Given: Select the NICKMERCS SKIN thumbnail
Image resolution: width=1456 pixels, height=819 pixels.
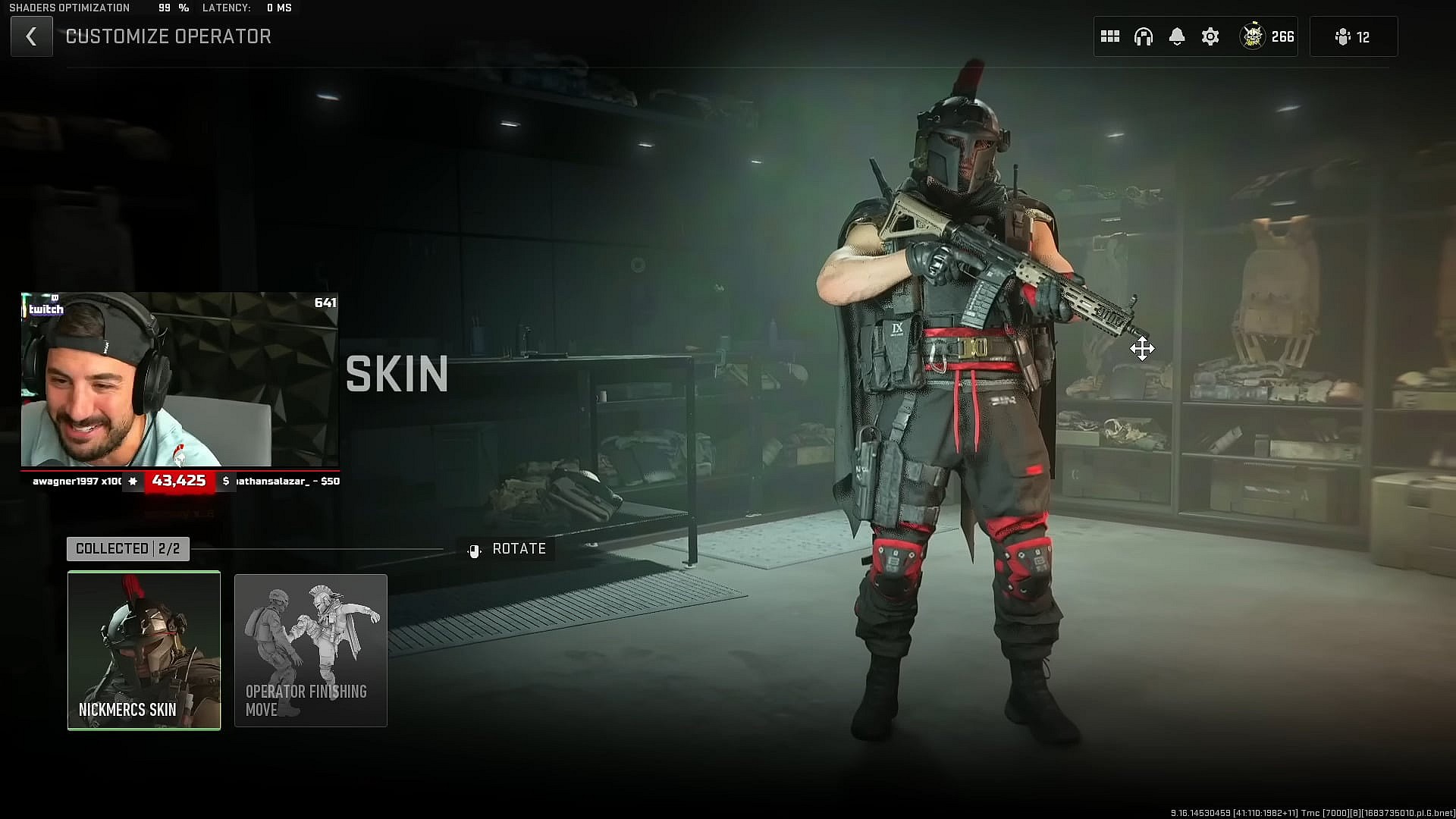Looking at the screenshot, I should point(144,650).
